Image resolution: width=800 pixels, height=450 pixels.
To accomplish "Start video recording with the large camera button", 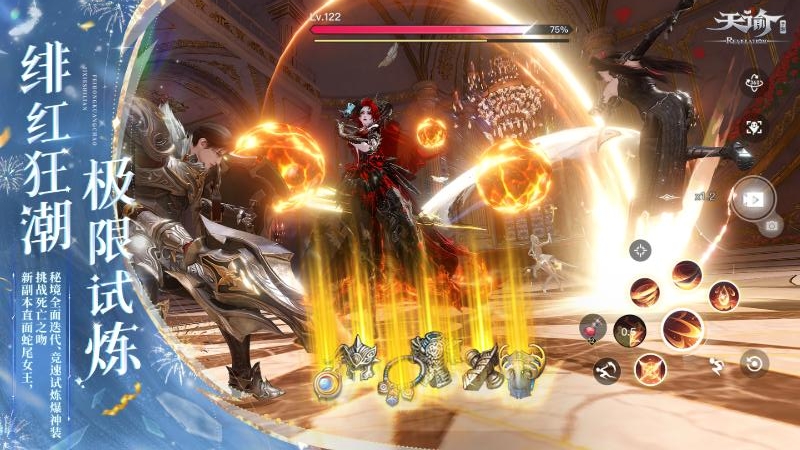I will [x=752, y=197].
